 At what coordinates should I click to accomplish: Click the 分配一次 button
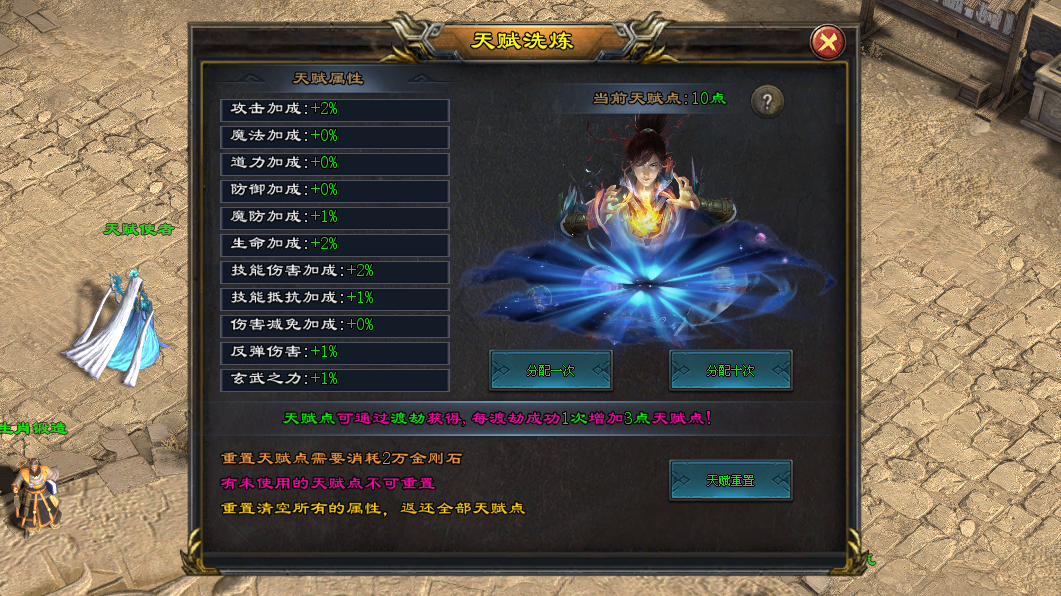tap(550, 370)
